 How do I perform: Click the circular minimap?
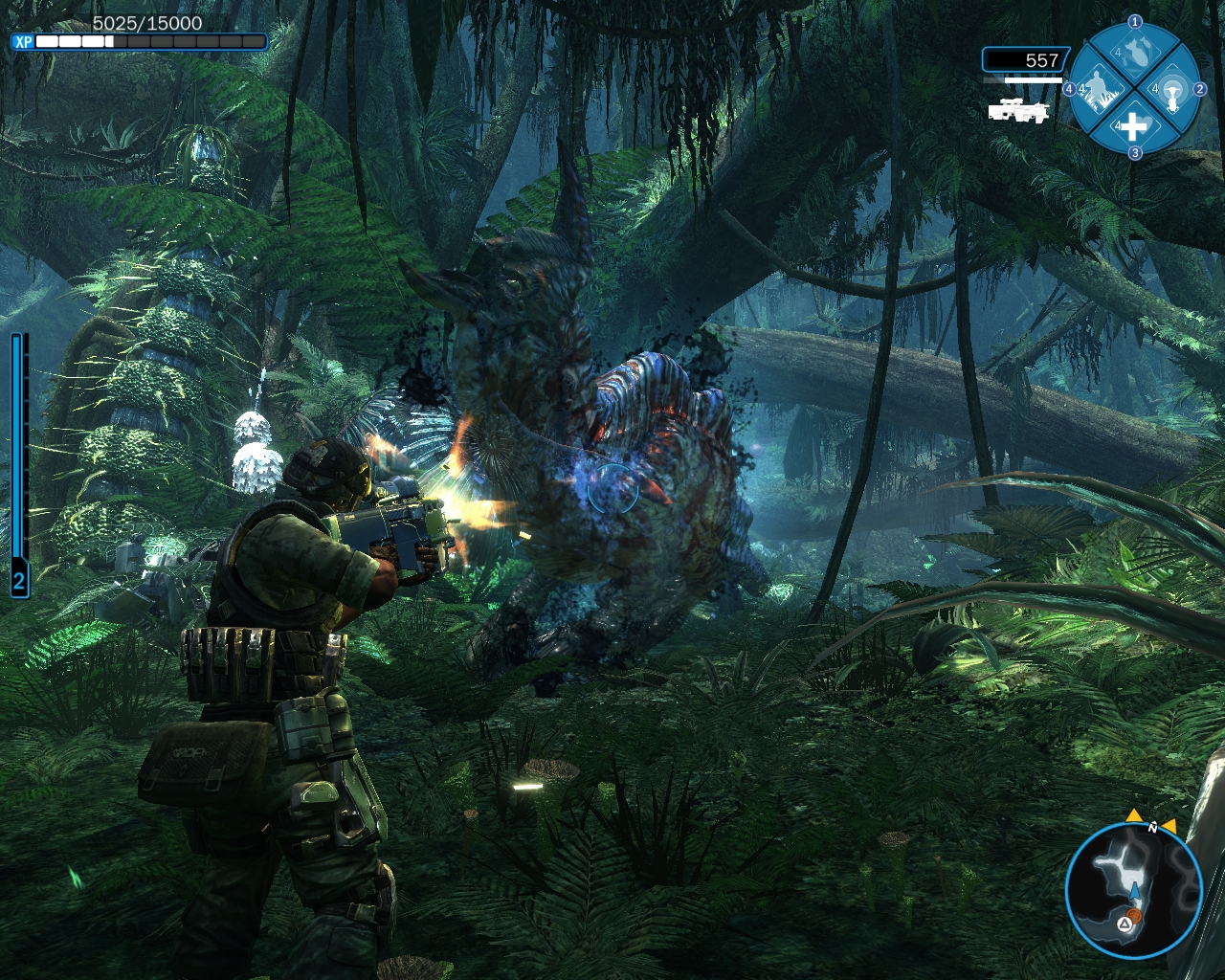[x=1134, y=891]
